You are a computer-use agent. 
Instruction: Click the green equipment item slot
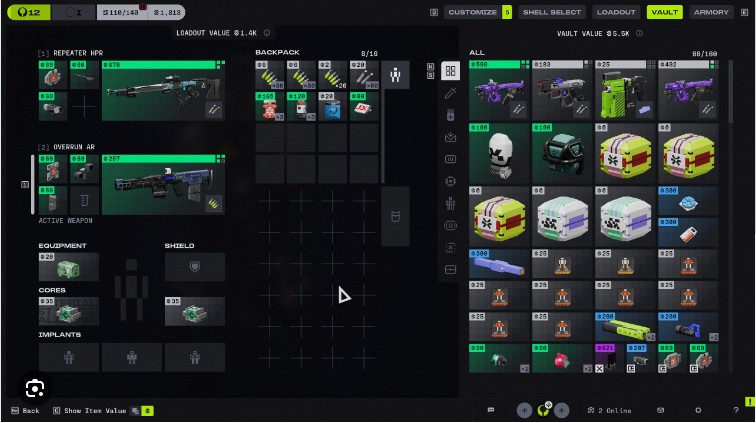pyautogui.click(x=68, y=268)
